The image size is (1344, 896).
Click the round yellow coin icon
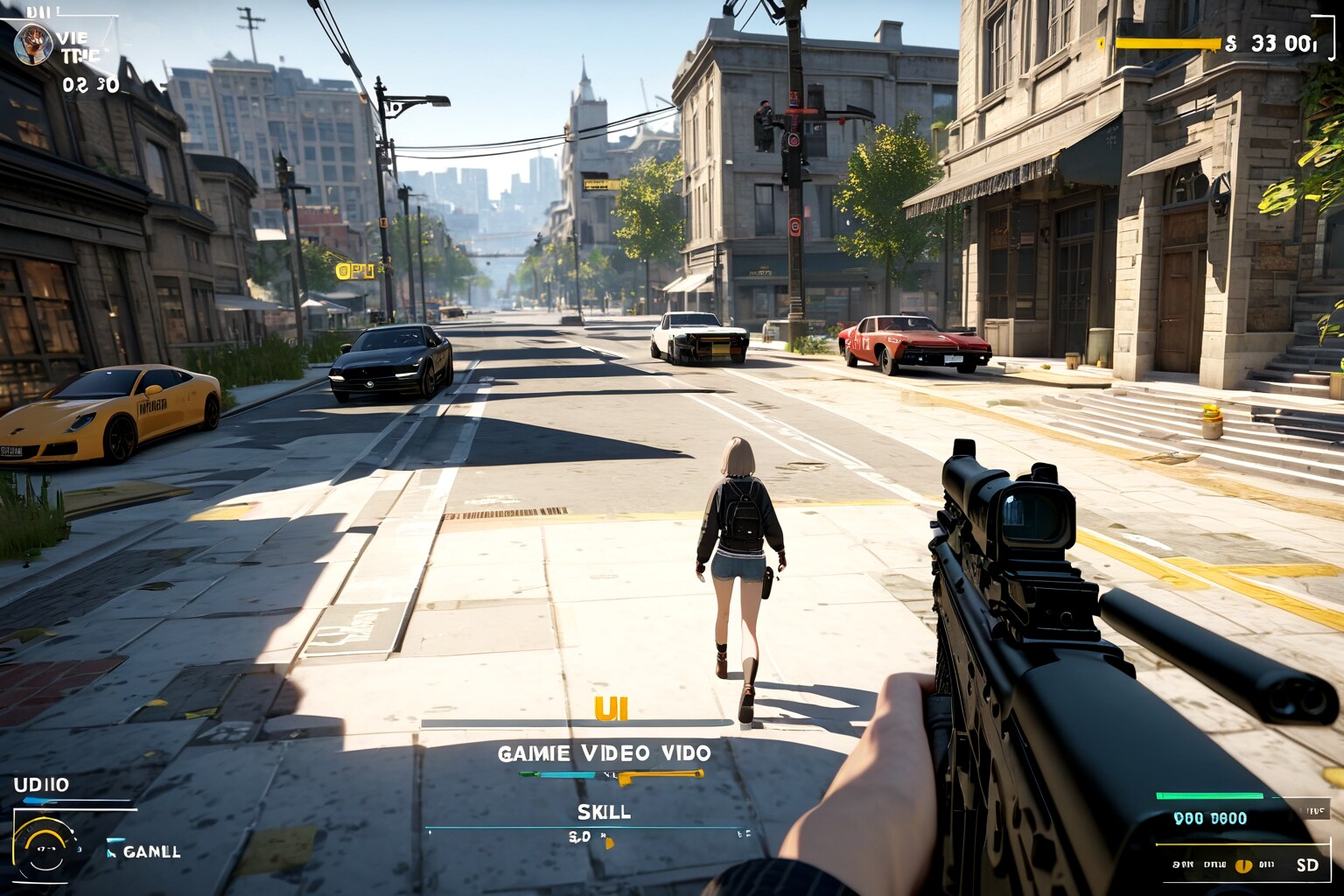pos(1242,865)
